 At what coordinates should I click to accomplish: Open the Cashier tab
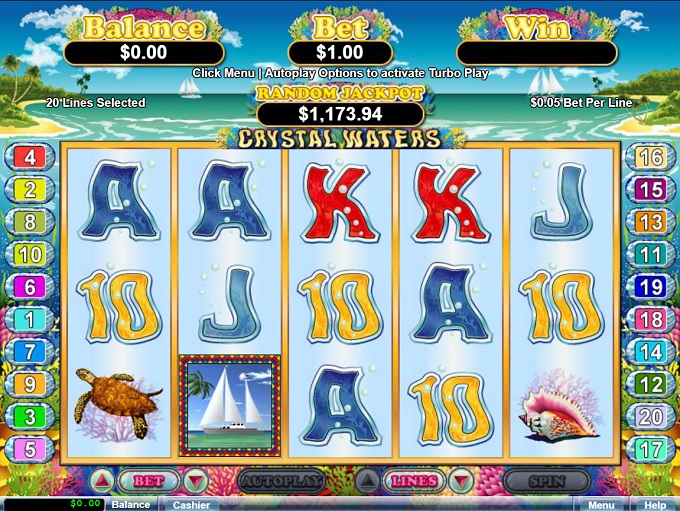(x=189, y=505)
